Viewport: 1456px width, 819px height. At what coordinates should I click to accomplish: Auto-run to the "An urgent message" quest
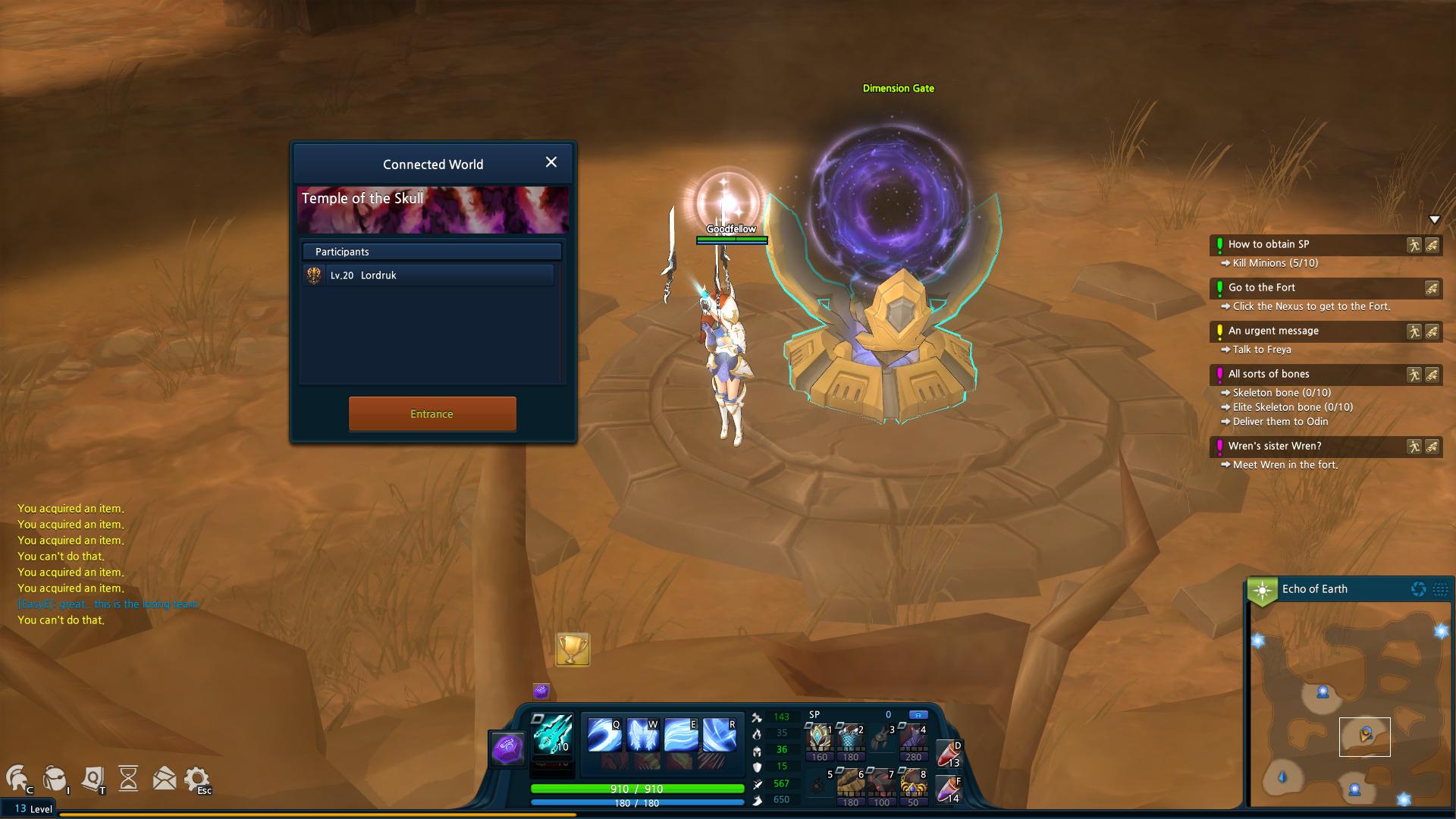point(1414,331)
